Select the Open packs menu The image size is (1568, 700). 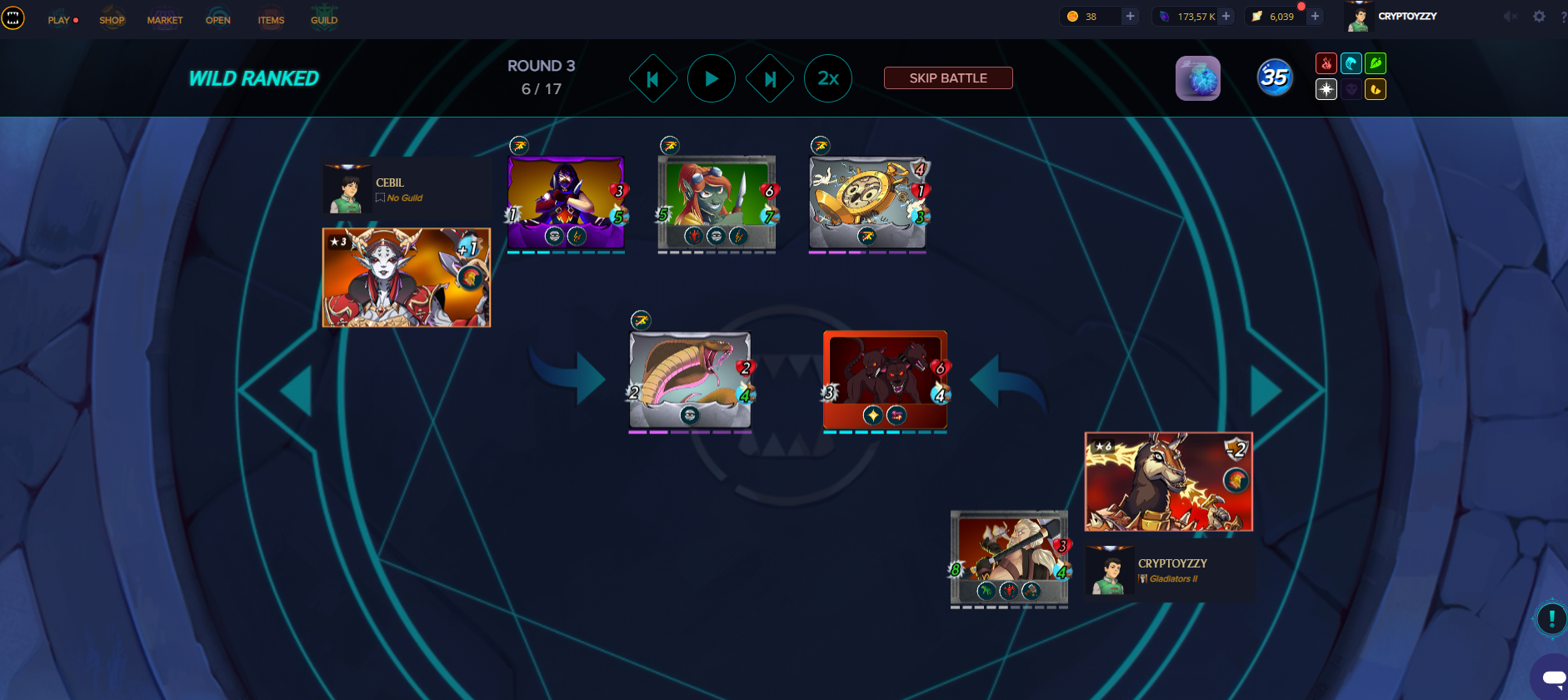[218, 20]
